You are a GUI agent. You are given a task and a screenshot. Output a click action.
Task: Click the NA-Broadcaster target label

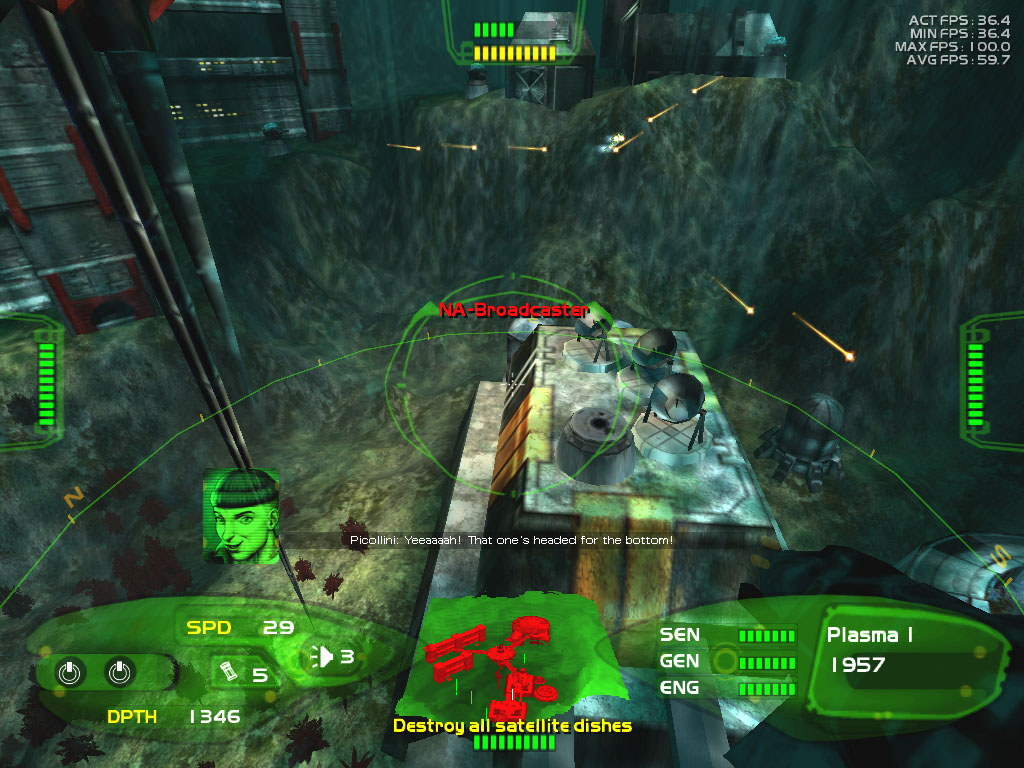click(x=514, y=310)
